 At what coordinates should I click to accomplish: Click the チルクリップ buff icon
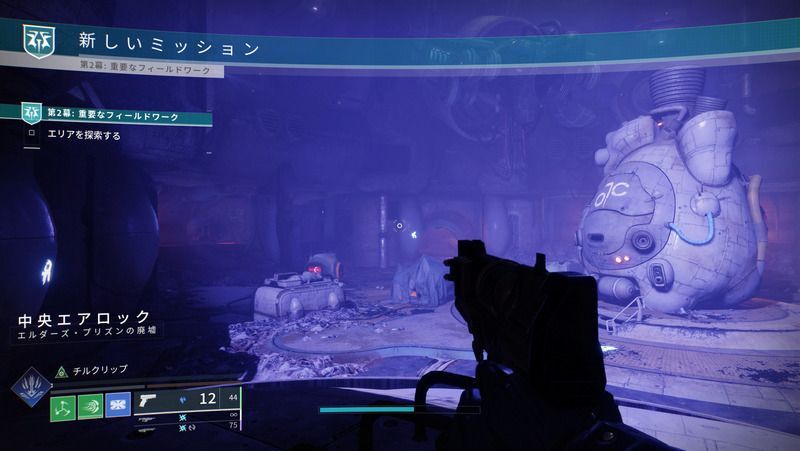60,369
